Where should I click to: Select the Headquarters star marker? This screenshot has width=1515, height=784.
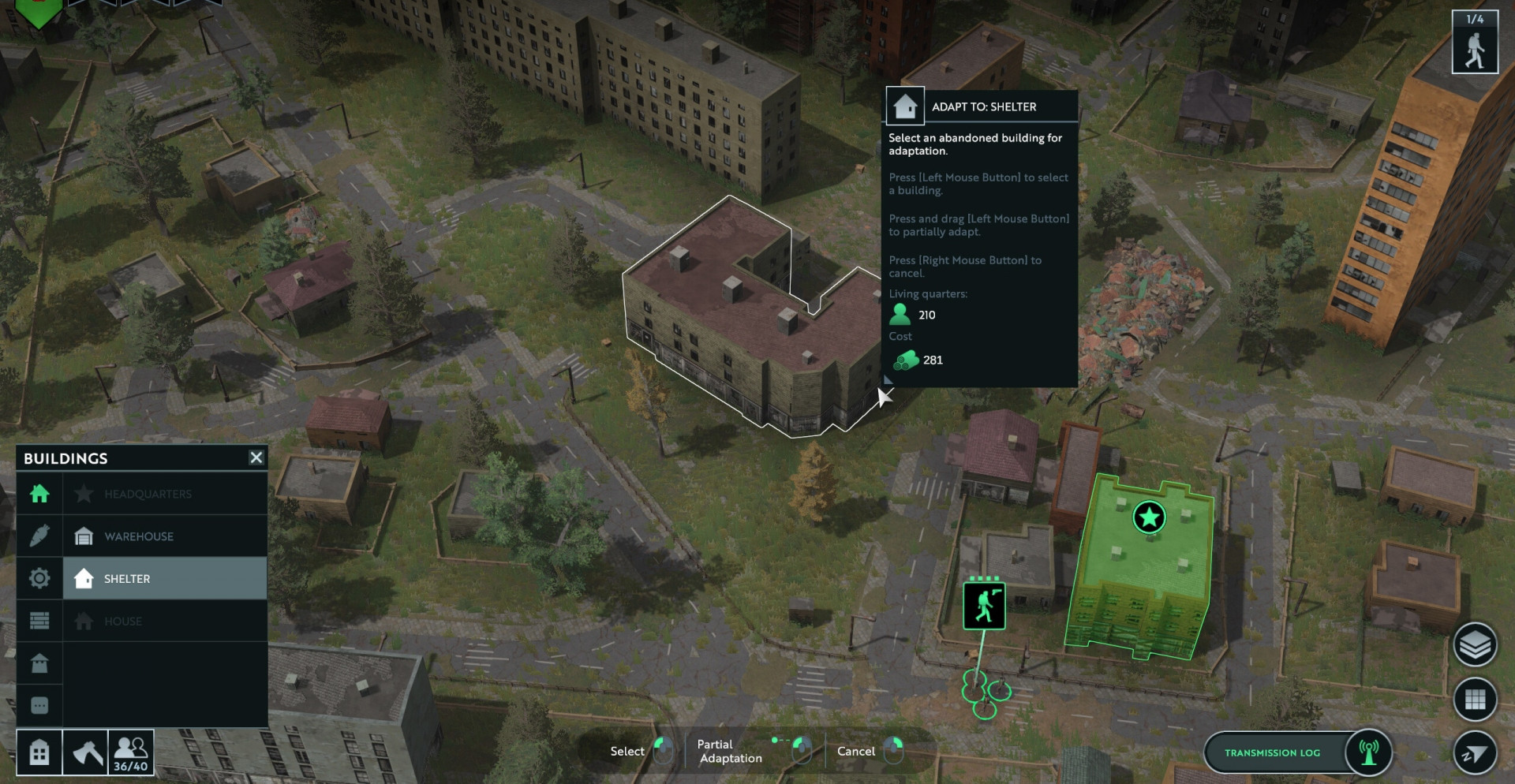pyautogui.click(x=1149, y=517)
